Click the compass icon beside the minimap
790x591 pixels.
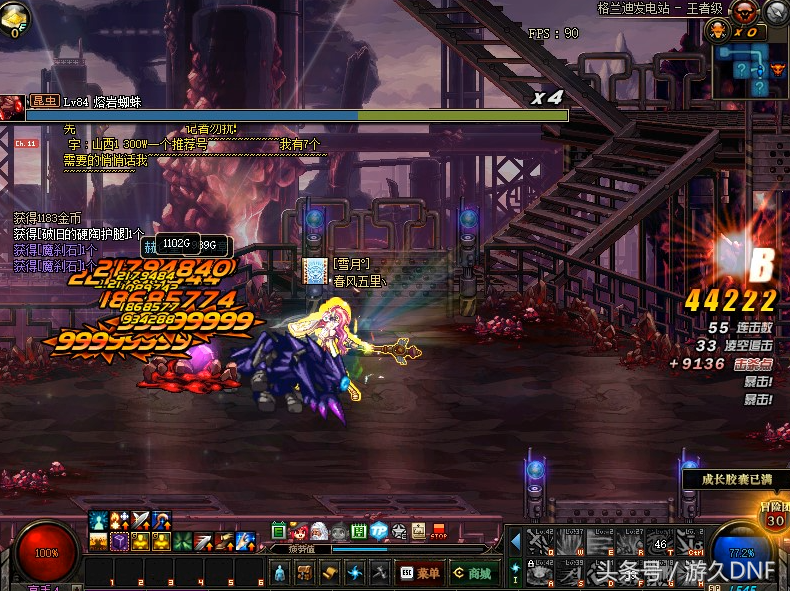point(776,12)
